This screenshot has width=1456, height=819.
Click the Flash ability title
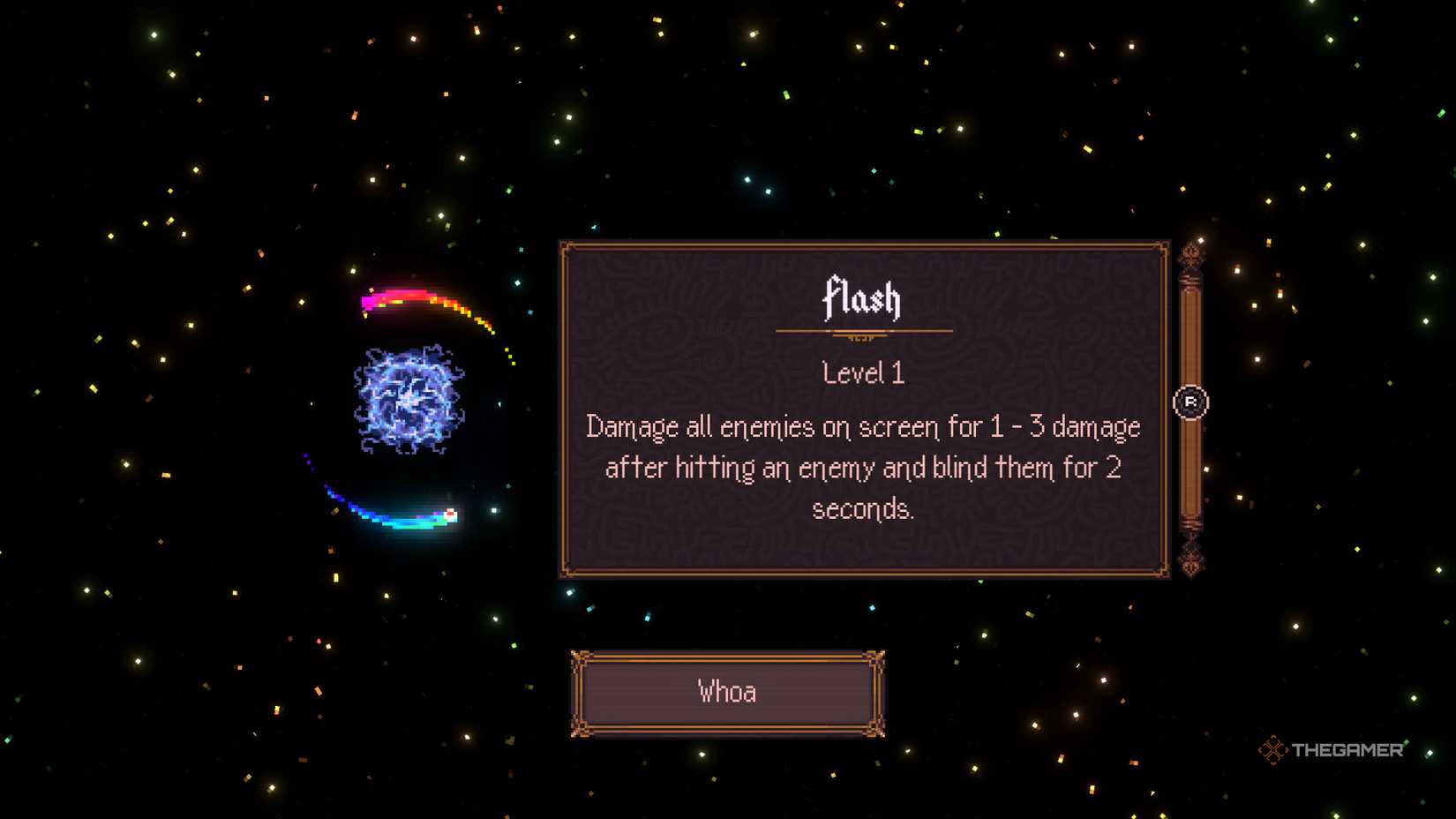pyautogui.click(x=861, y=298)
